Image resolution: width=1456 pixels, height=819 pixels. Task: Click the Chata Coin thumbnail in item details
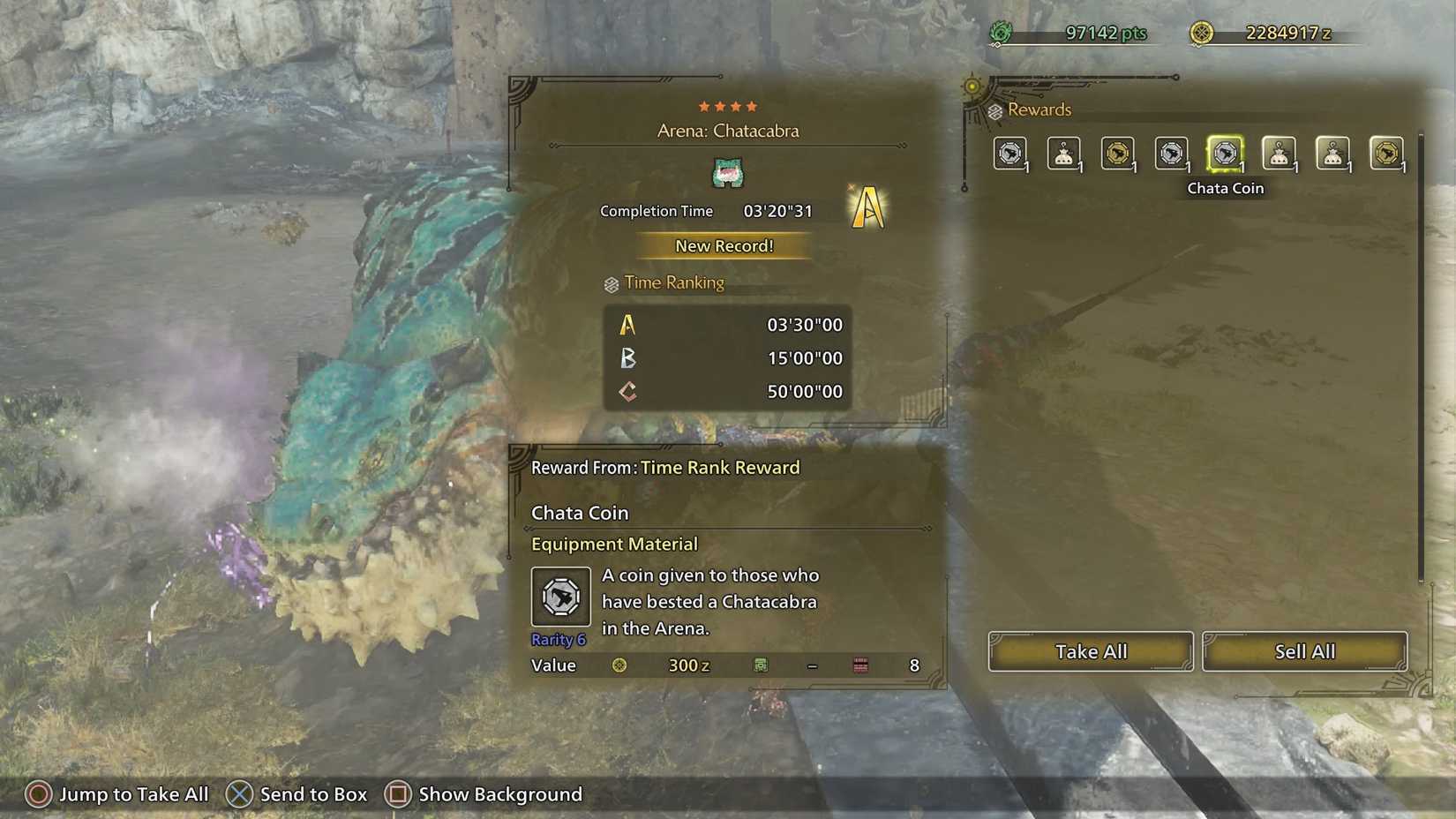click(x=560, y=597)
